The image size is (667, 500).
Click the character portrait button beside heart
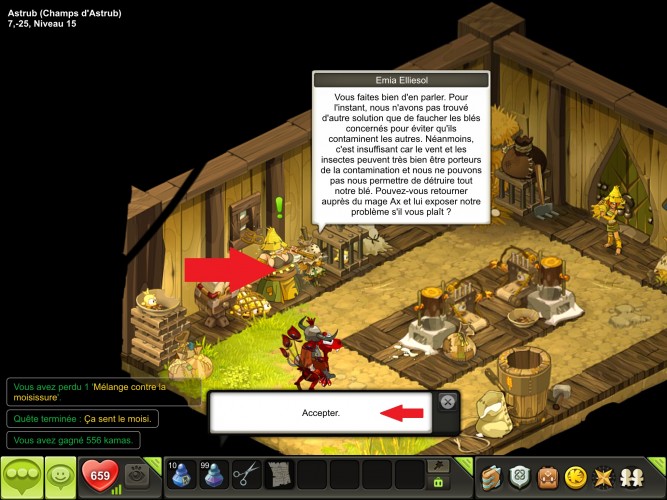pos(137,473)
